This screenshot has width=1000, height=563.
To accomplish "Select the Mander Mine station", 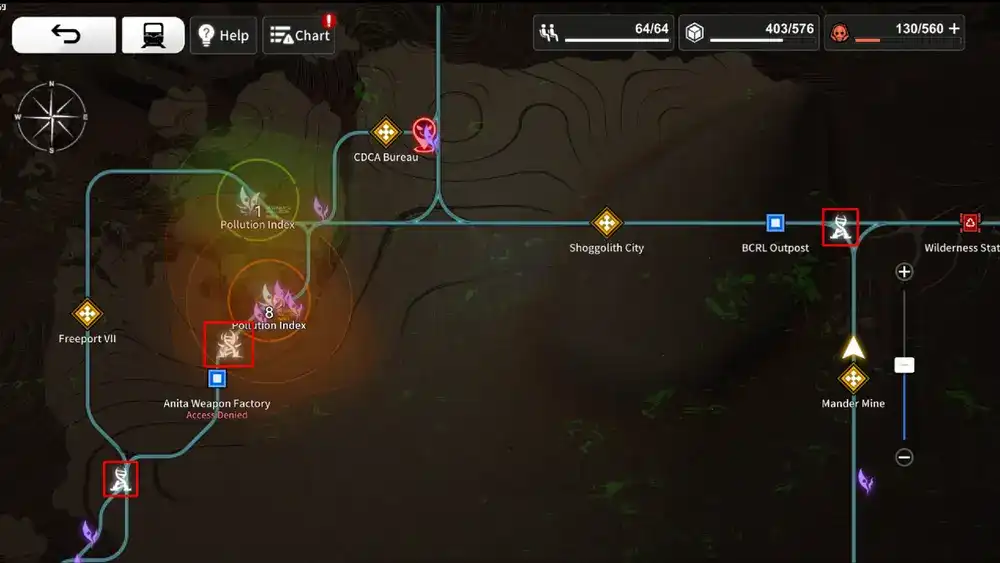I will [x=853, y=379].
